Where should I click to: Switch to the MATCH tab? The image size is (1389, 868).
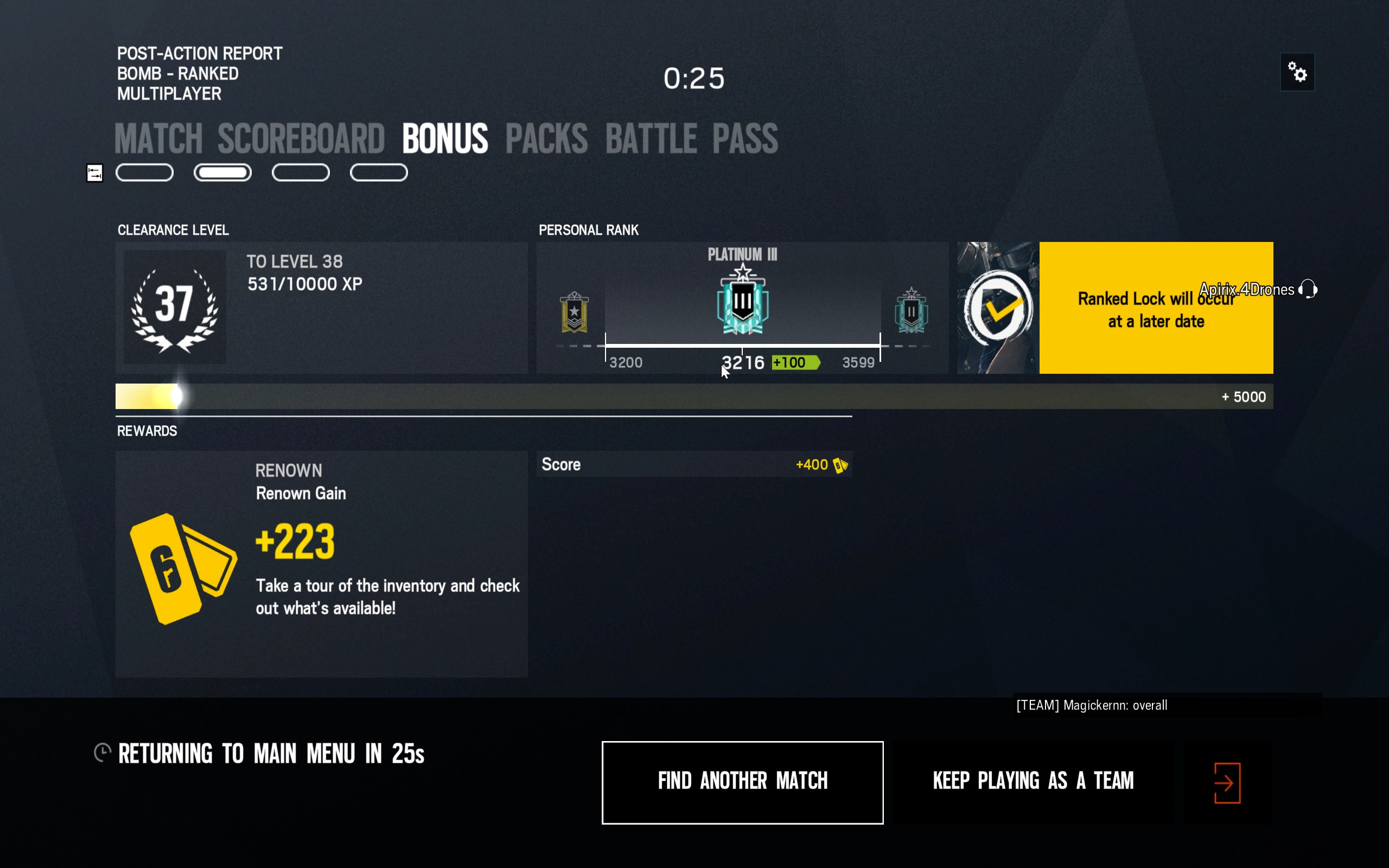158,138
